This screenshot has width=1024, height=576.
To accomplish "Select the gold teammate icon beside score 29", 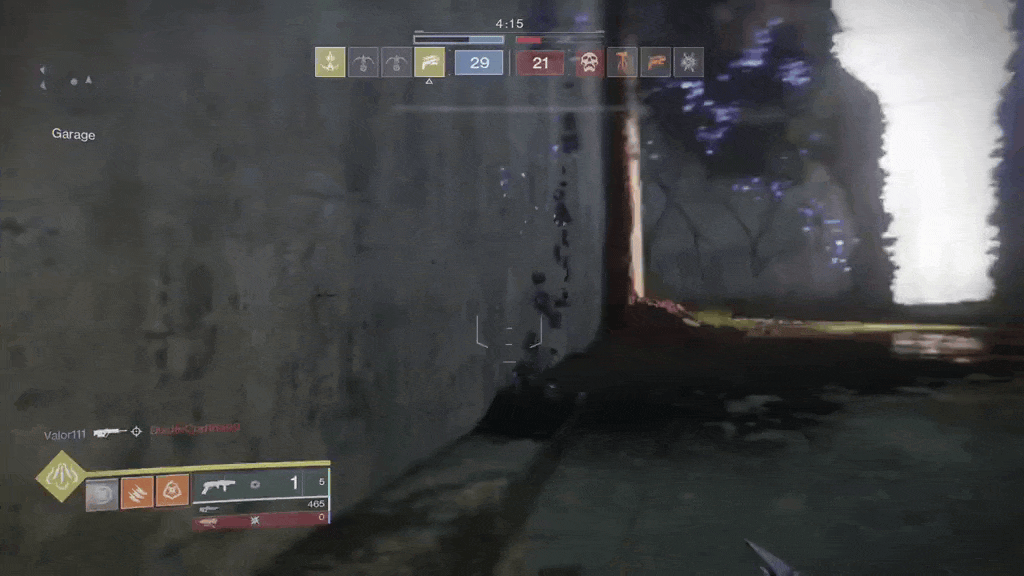I will click(429, 62).
